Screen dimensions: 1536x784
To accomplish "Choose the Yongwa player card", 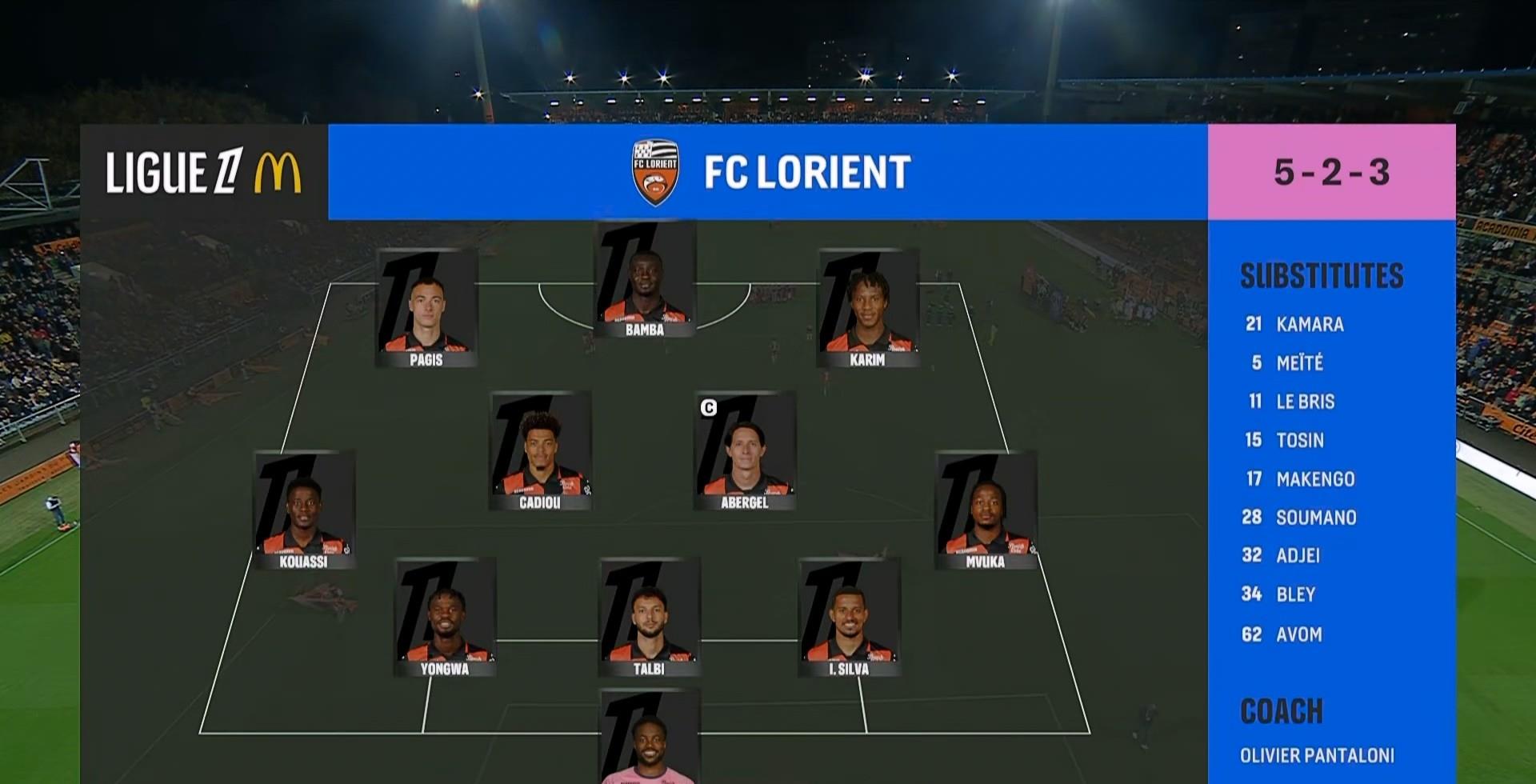I will click(445, 618).
